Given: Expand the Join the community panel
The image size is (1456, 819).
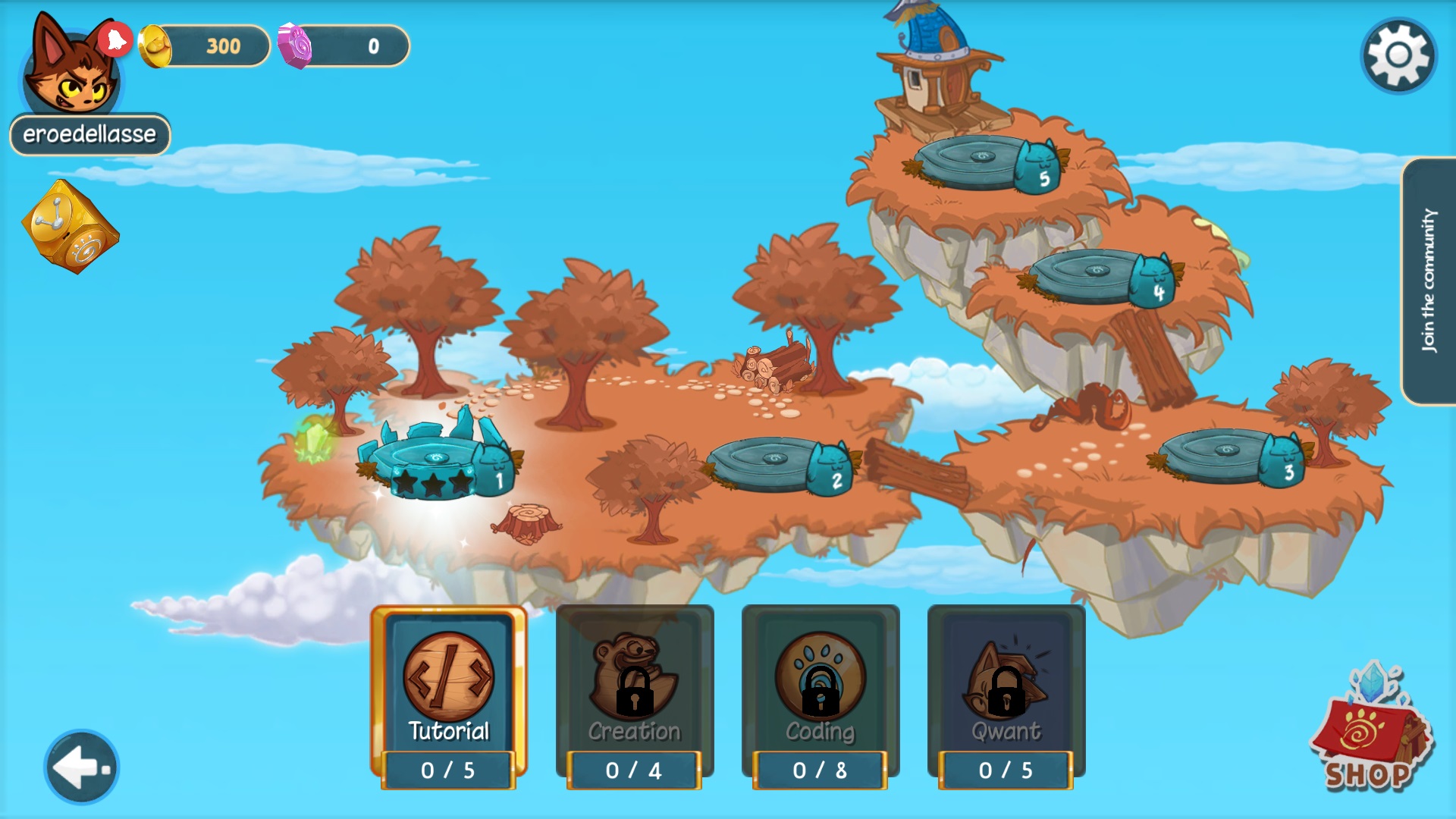Looking at the screenshot, I should tap(1429, 281).
